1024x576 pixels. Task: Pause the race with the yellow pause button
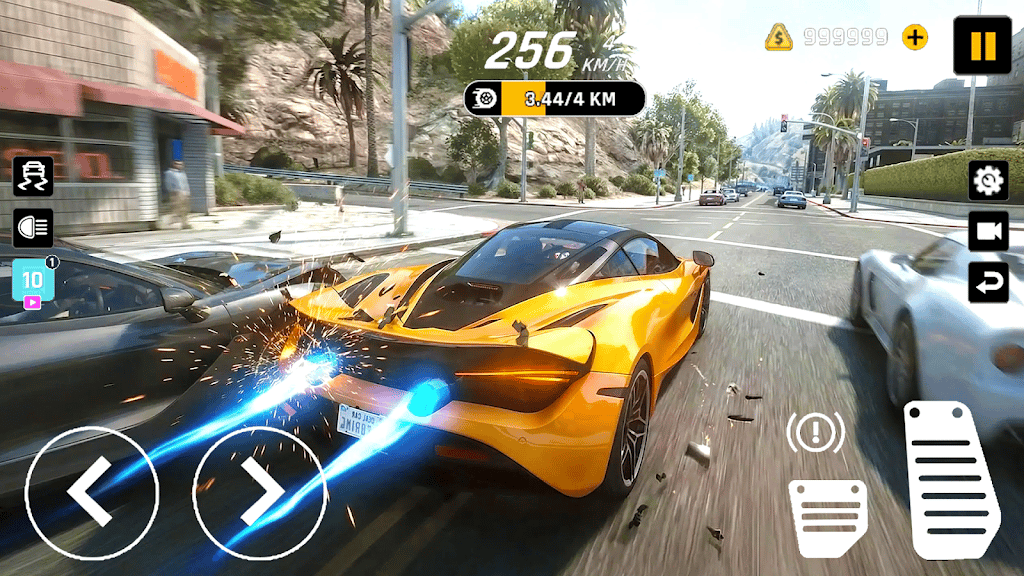pos(982,45)
